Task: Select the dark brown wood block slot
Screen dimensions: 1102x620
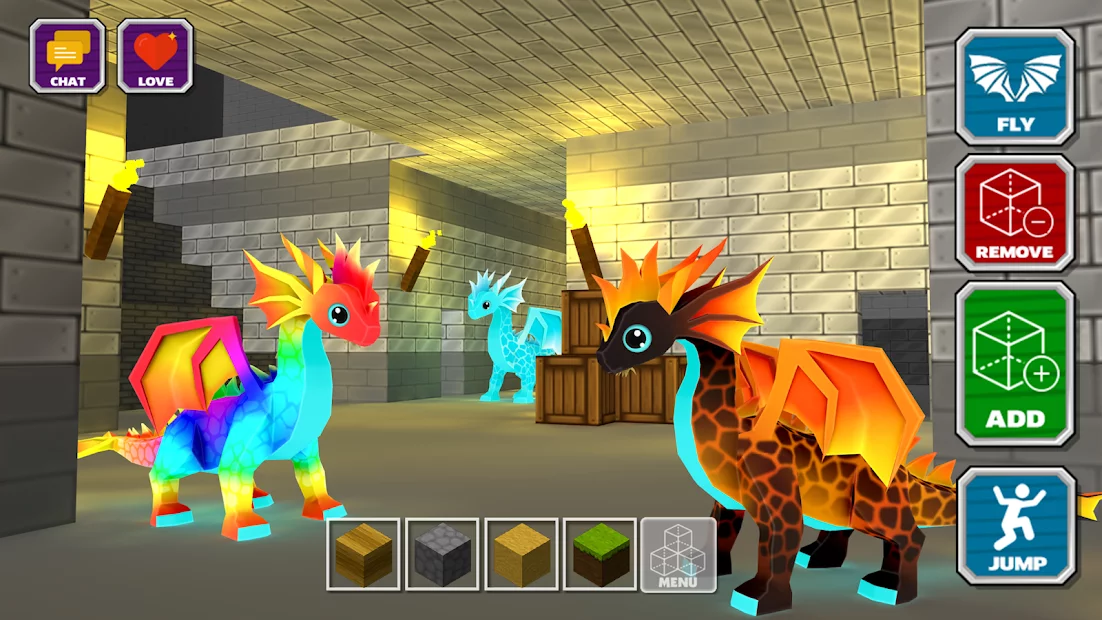Action: pyautogui.click(x=364, y=554)
